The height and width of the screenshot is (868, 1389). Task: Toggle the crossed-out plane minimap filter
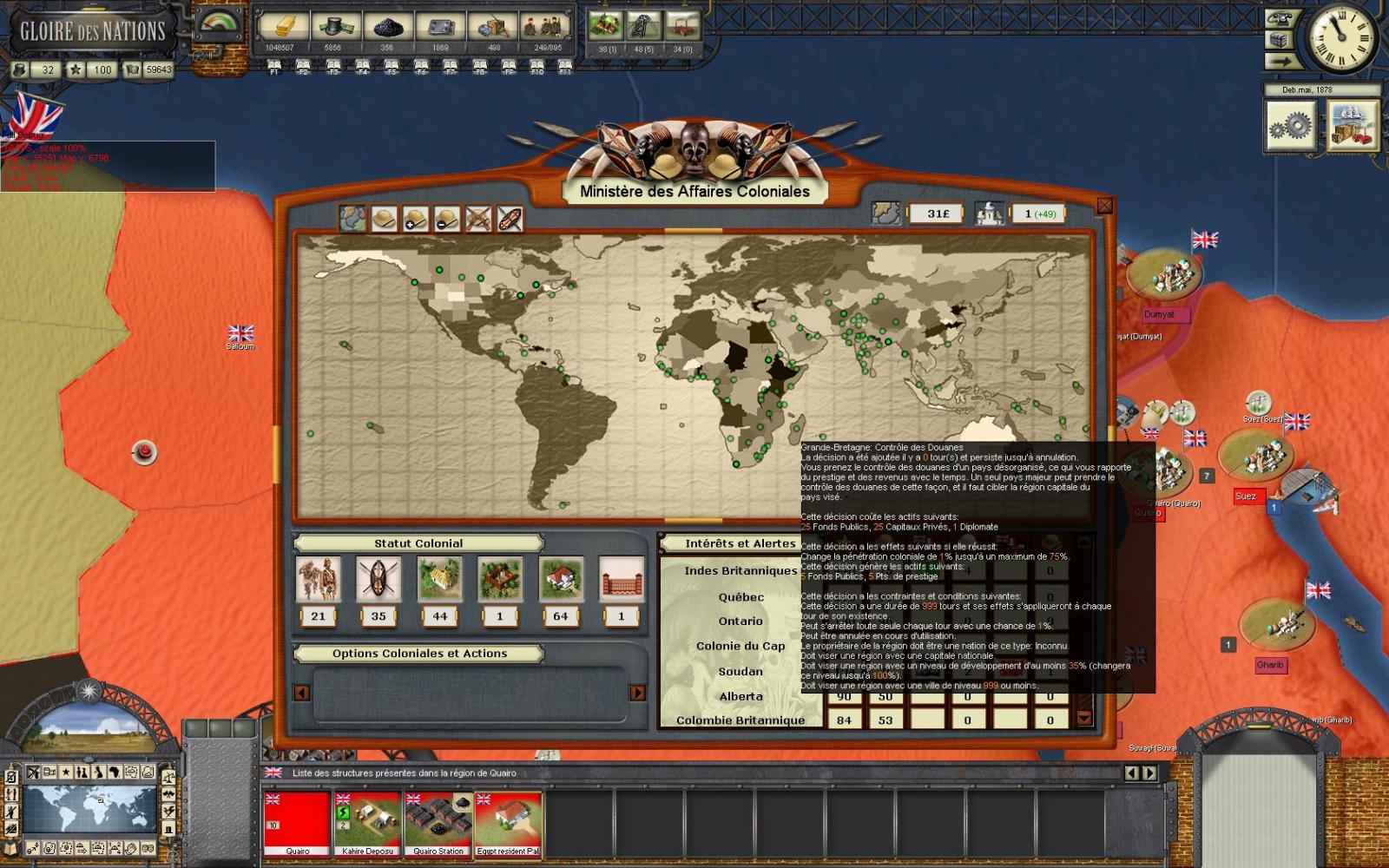pyautogui.click(x=33, y=772)
